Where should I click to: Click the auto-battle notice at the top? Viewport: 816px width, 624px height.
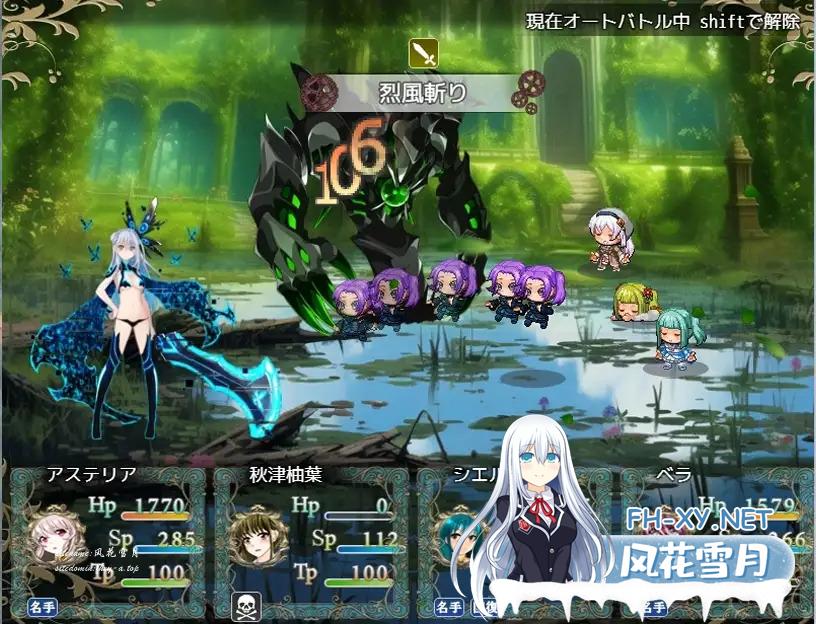click(663, 21)
